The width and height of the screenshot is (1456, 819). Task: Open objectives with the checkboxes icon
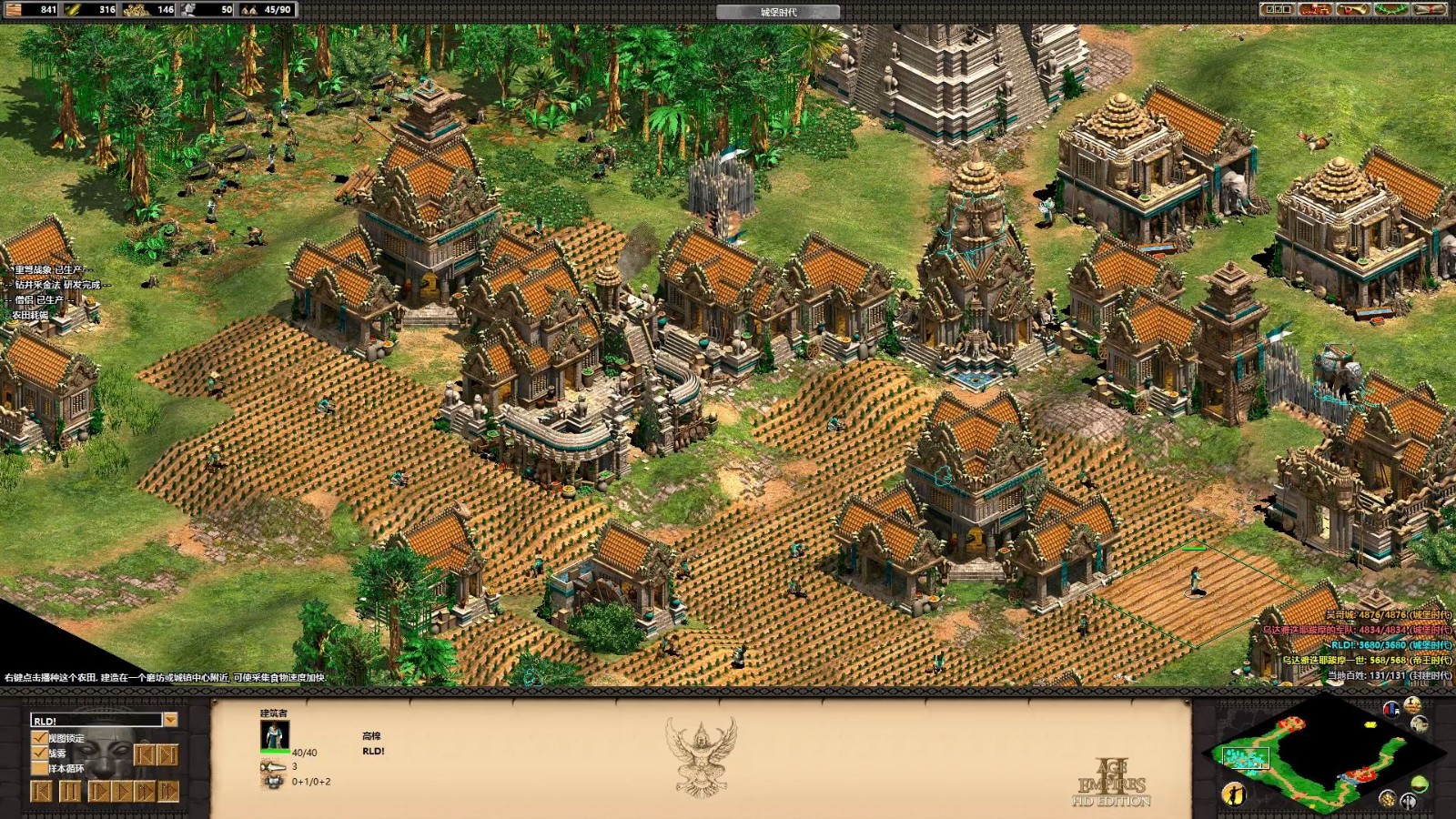1278,9
